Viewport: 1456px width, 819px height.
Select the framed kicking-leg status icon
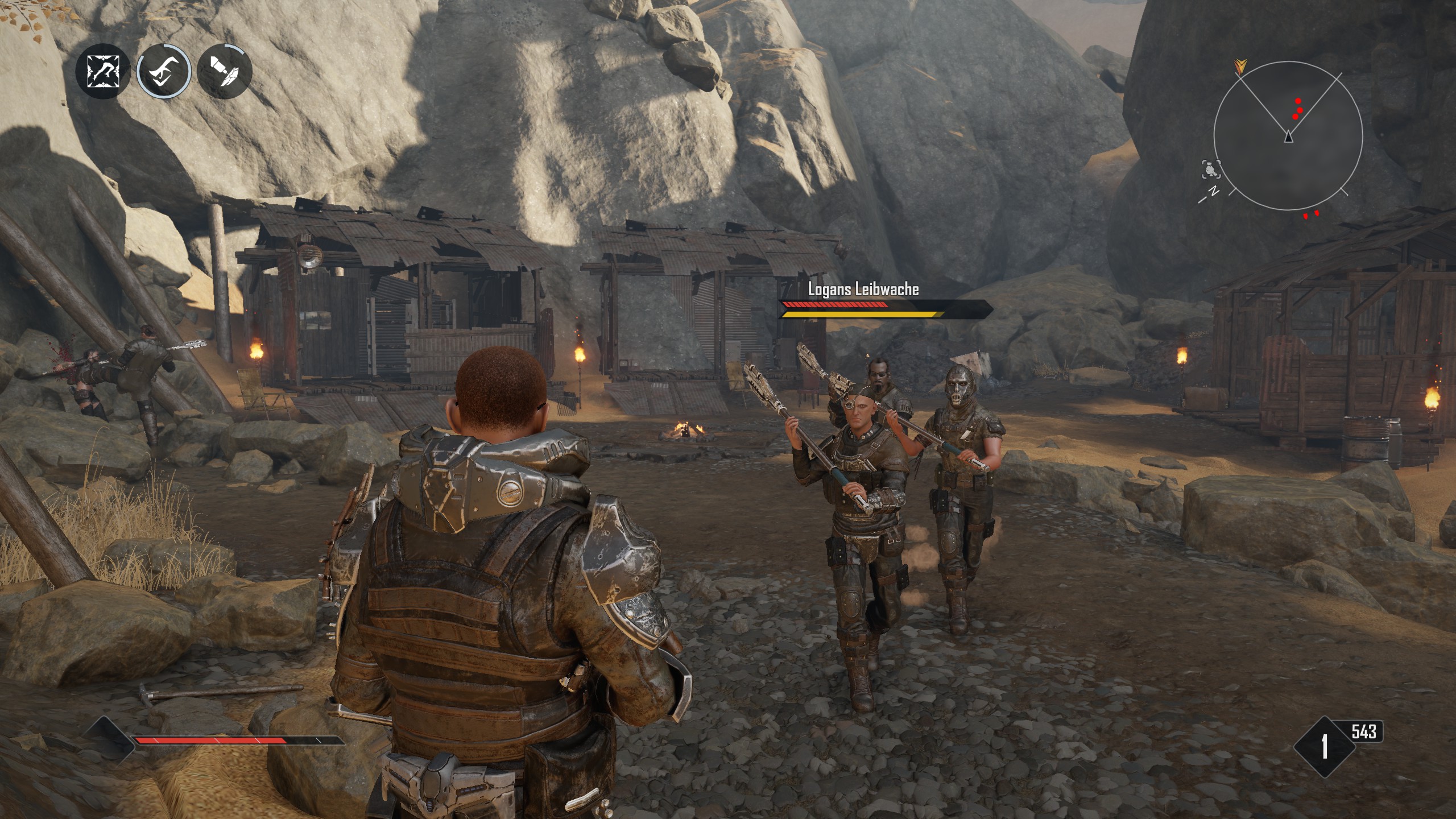click(102, 72)
